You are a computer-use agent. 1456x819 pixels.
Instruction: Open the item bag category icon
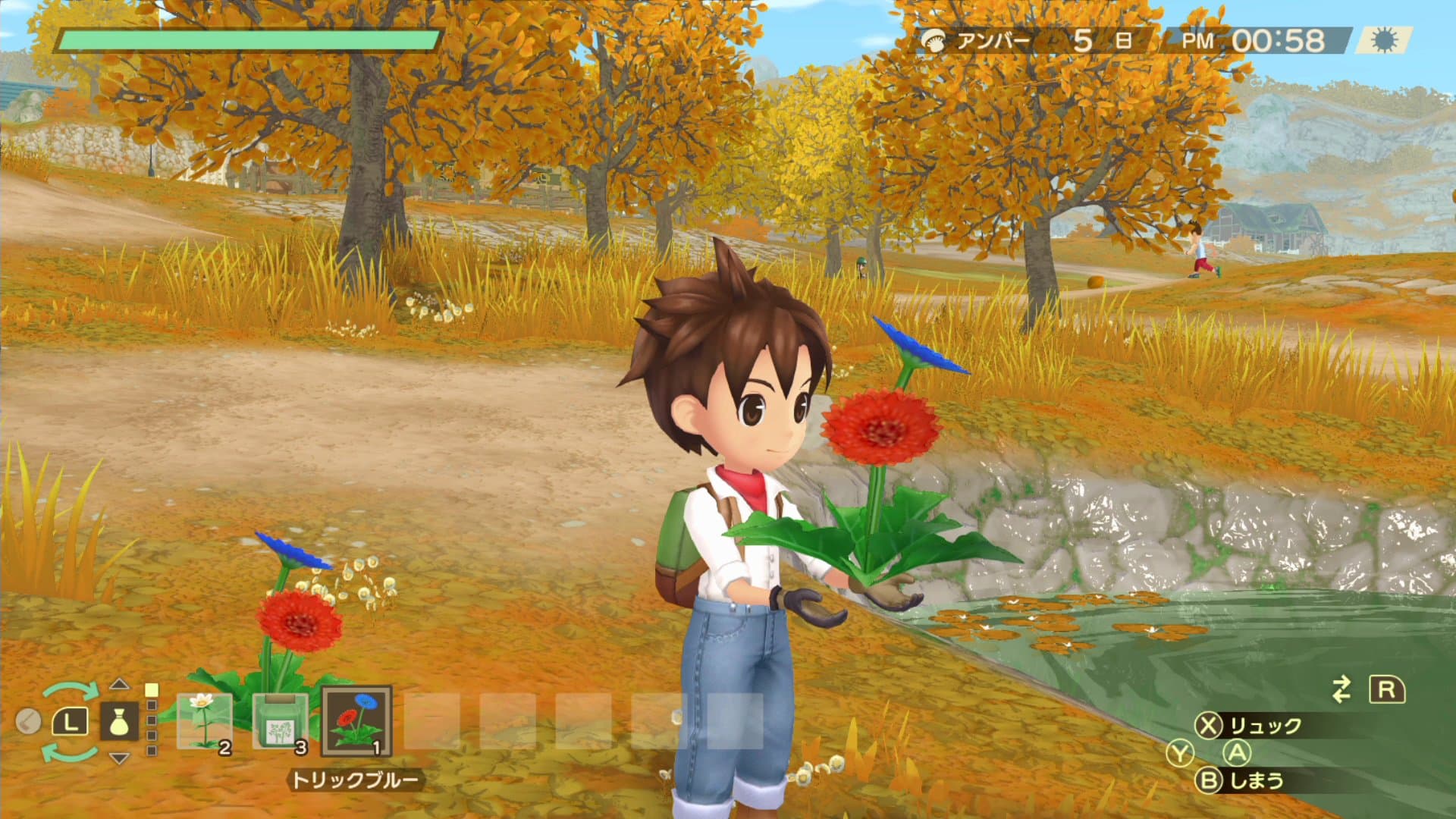click(x=119, y=721)
